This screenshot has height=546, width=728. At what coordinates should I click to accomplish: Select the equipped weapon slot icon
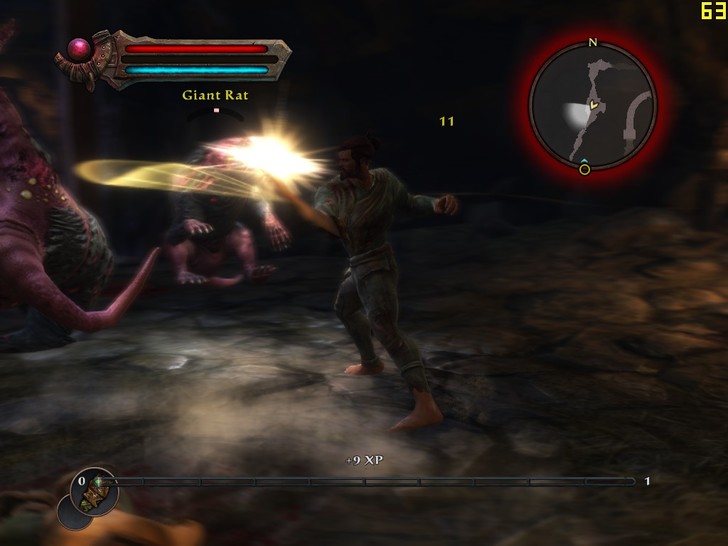coord(97,490)
